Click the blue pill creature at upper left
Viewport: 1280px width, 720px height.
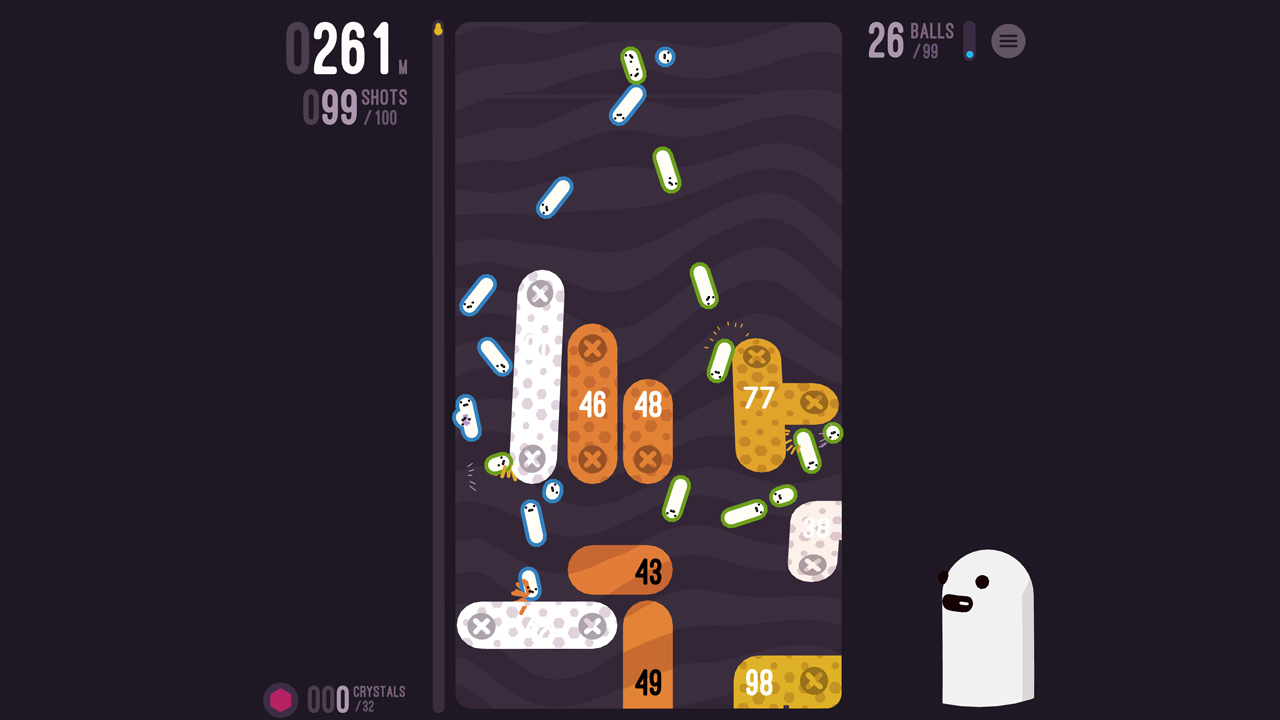click(x=476, y=294)
